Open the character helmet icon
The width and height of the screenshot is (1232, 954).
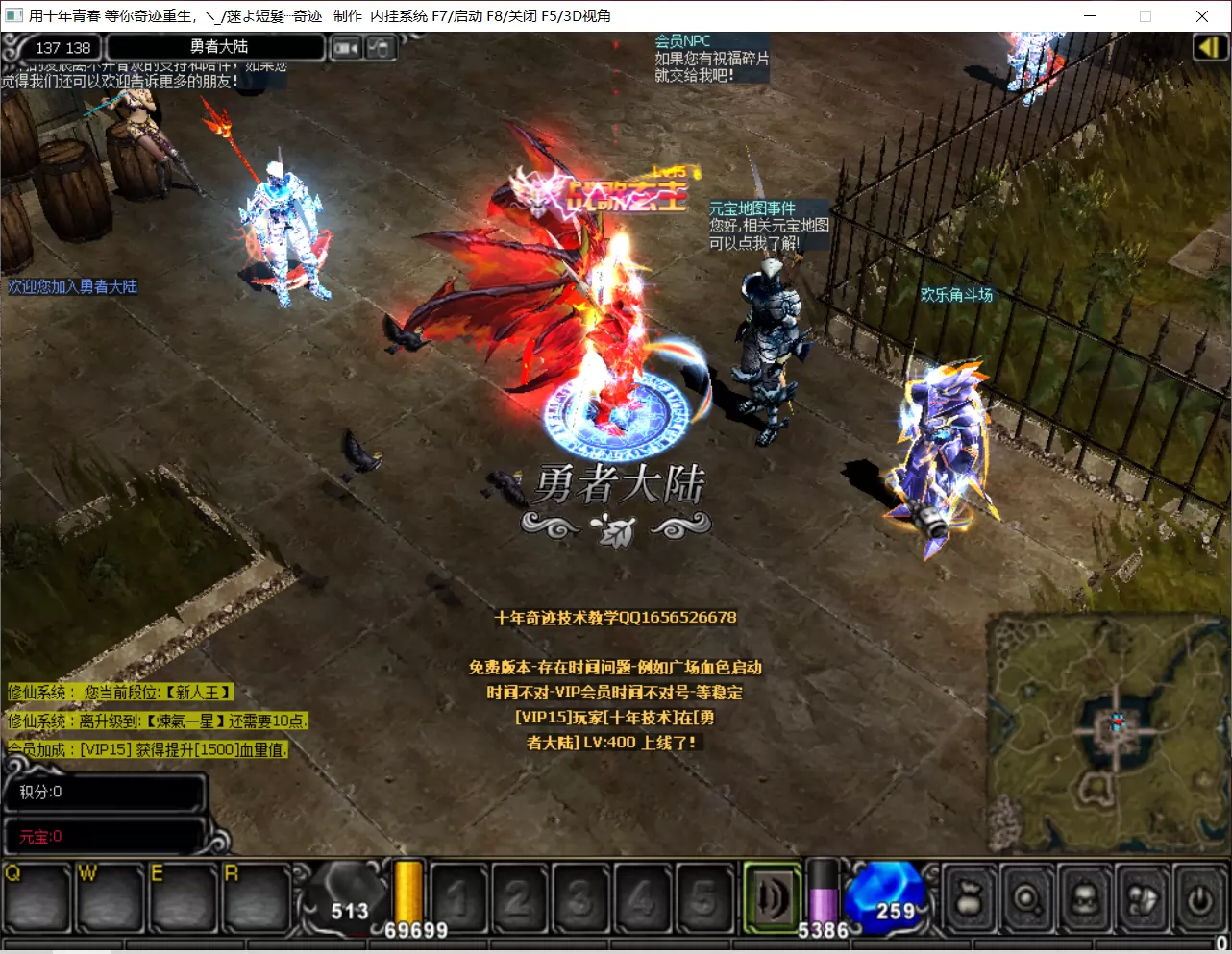(x=1084, y=900)
